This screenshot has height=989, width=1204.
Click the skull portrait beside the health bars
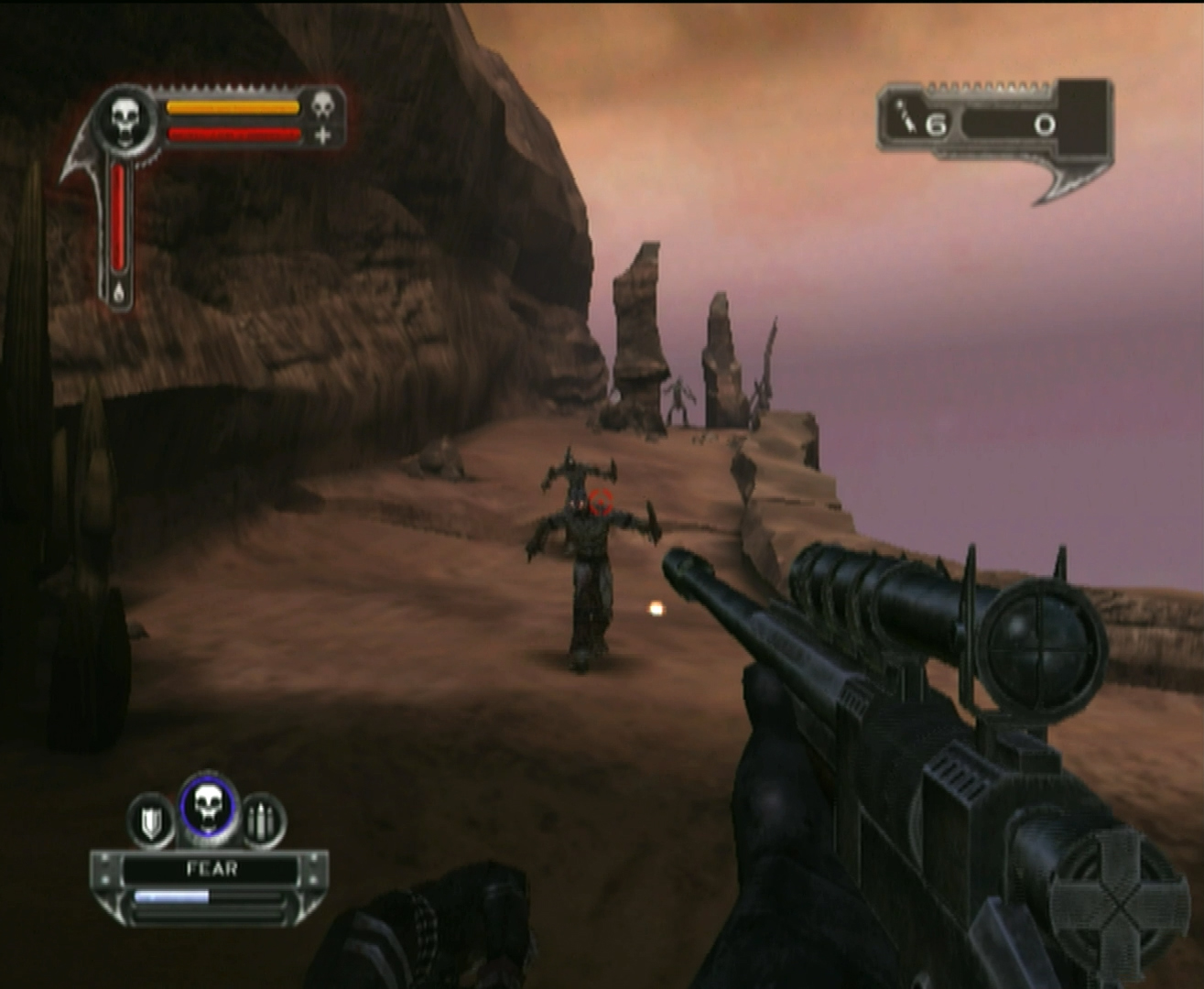click(126, 119)
